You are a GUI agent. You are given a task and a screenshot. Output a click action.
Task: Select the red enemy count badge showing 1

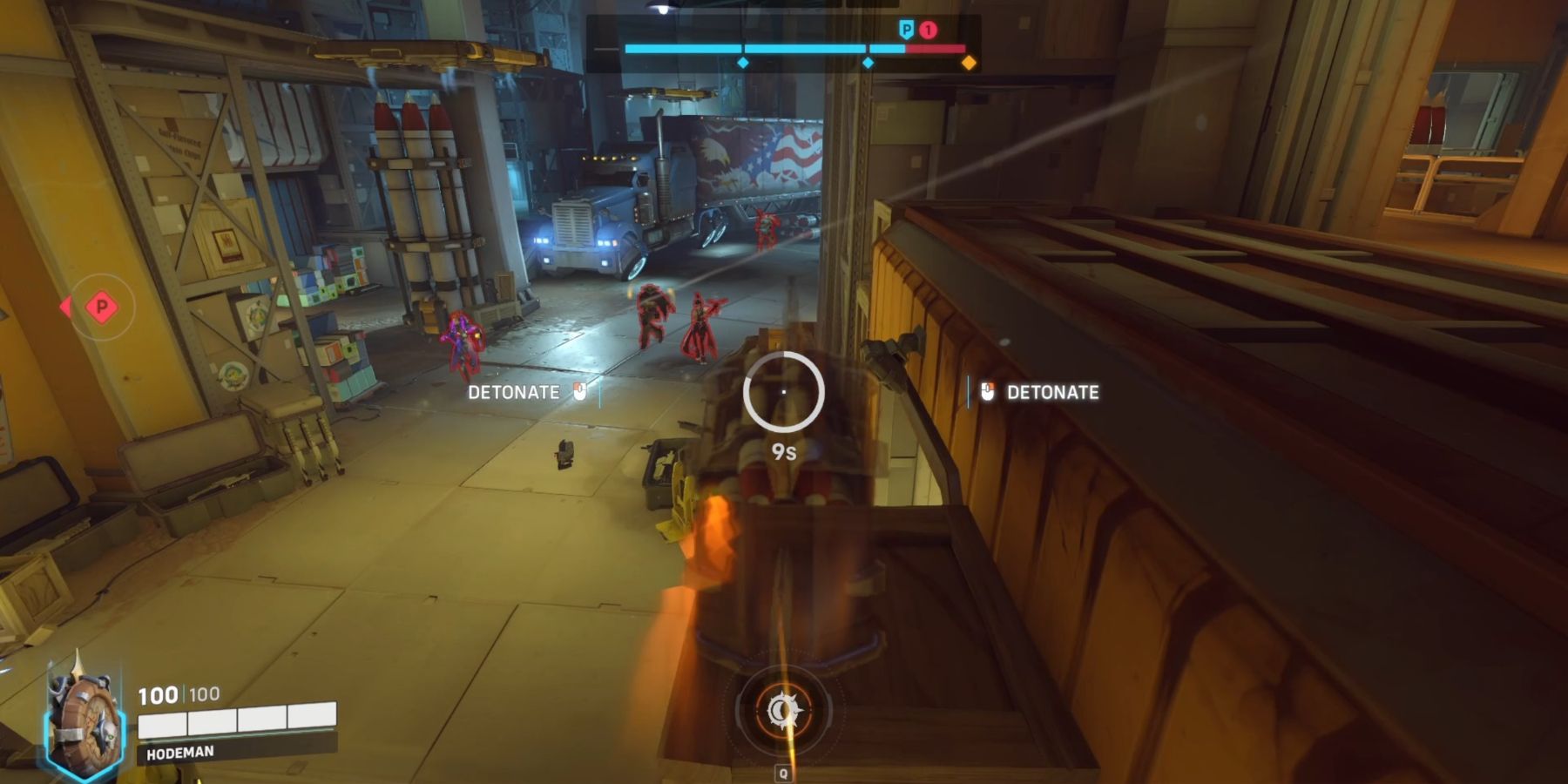click(x=927, y=28)
